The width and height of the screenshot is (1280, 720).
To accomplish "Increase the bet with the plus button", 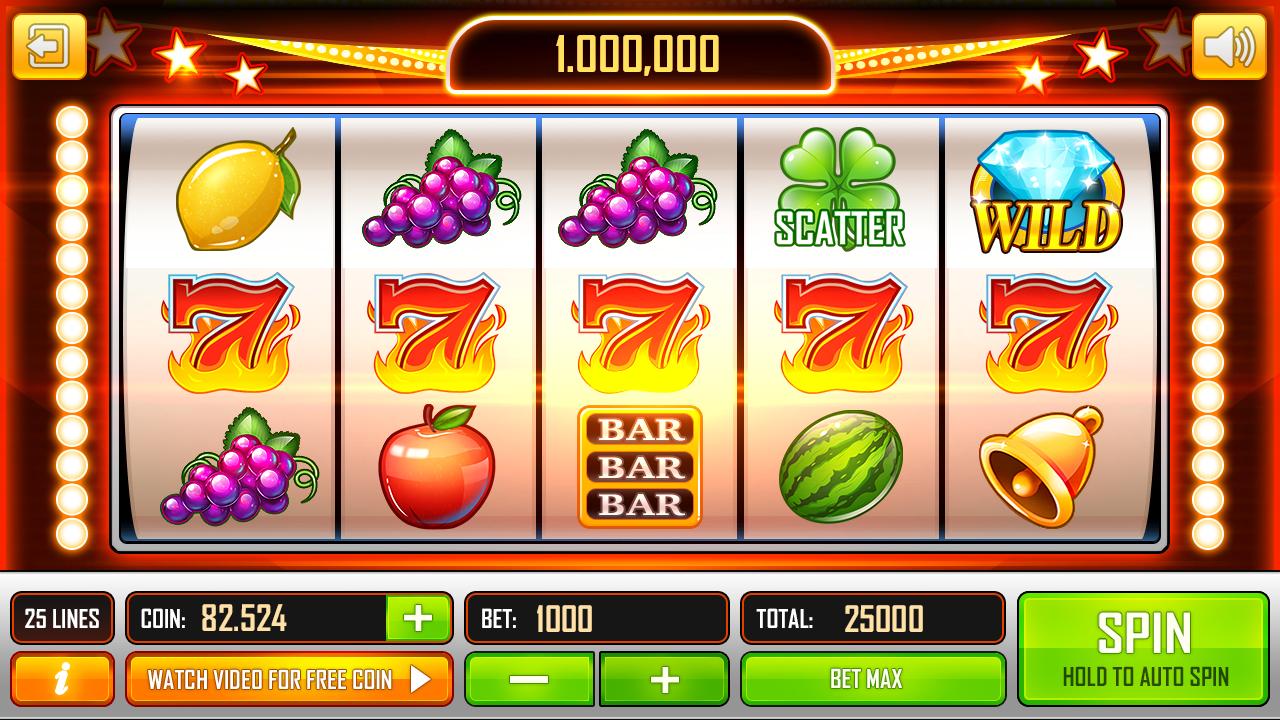I will pyautogui.click(x=664, y=678).
